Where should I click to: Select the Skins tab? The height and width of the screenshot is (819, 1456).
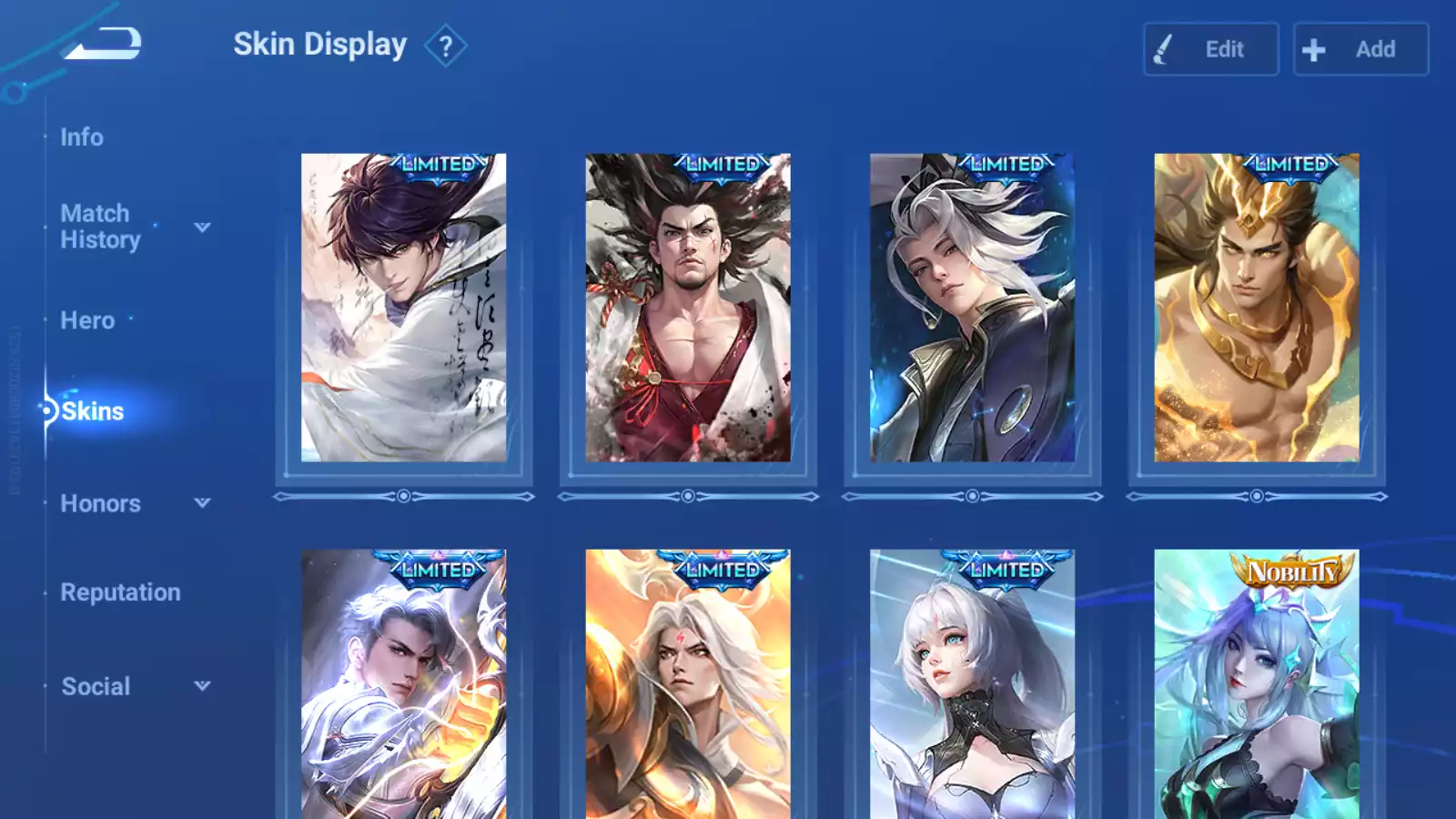coord(92,411)
